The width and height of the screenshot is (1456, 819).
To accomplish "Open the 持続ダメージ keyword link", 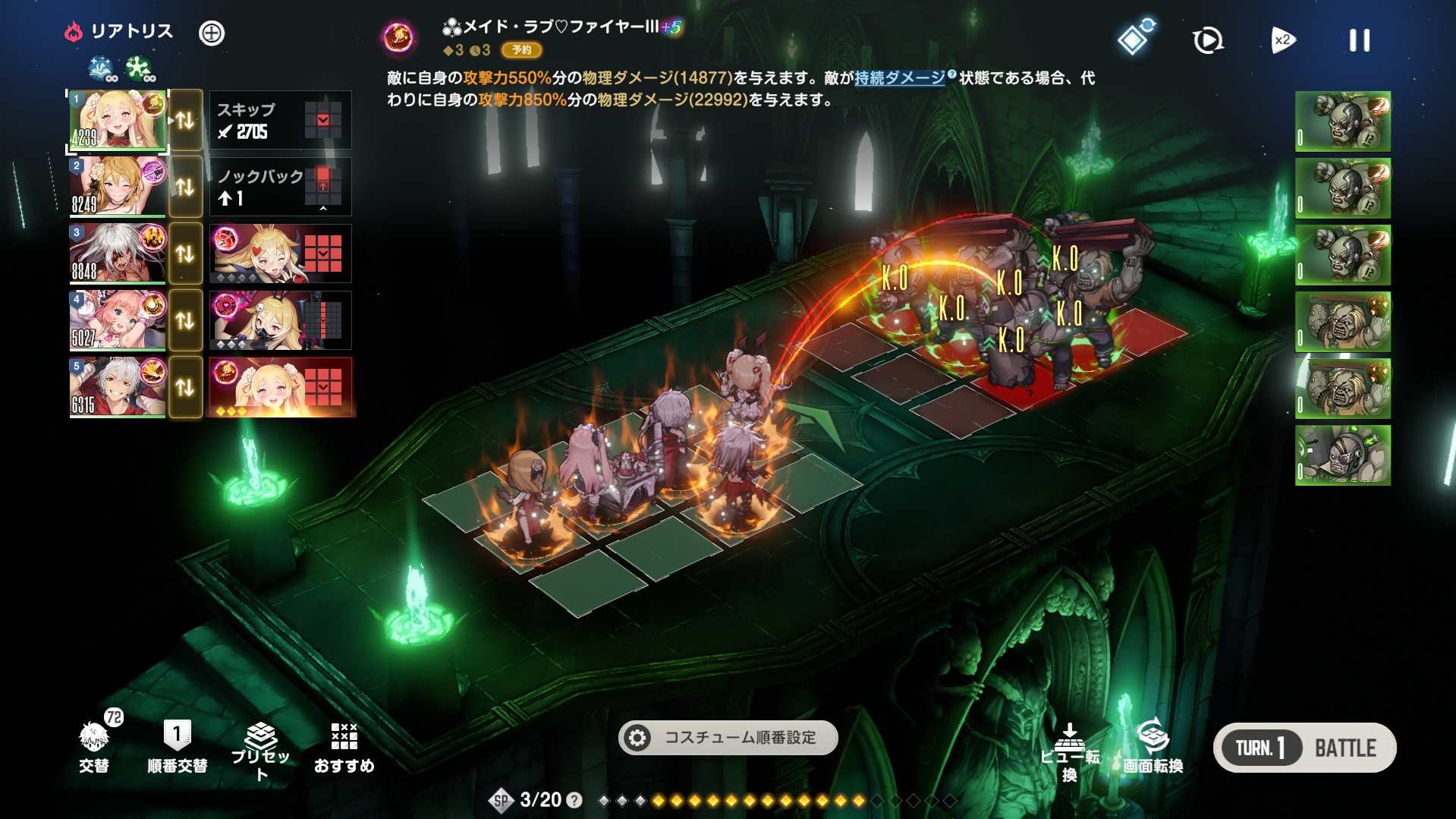I will pyautogui.click(x=899, y=78).
